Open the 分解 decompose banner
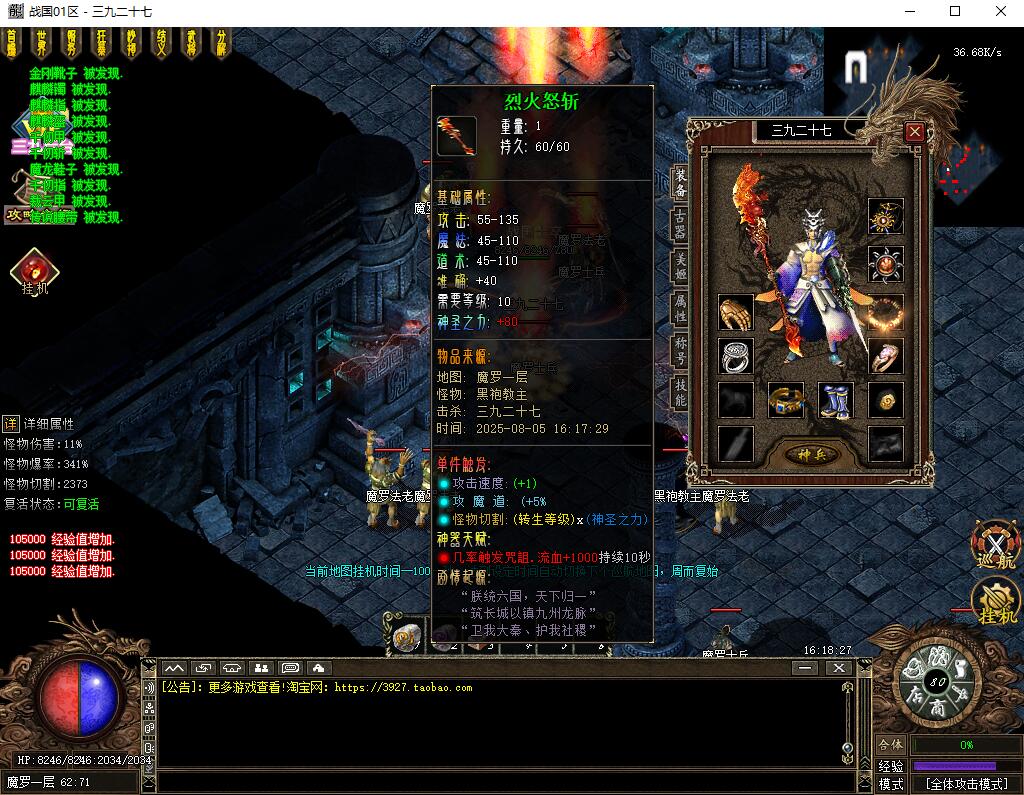The width and height of the screenshot is (1024, 795). [x=221, y=43]
